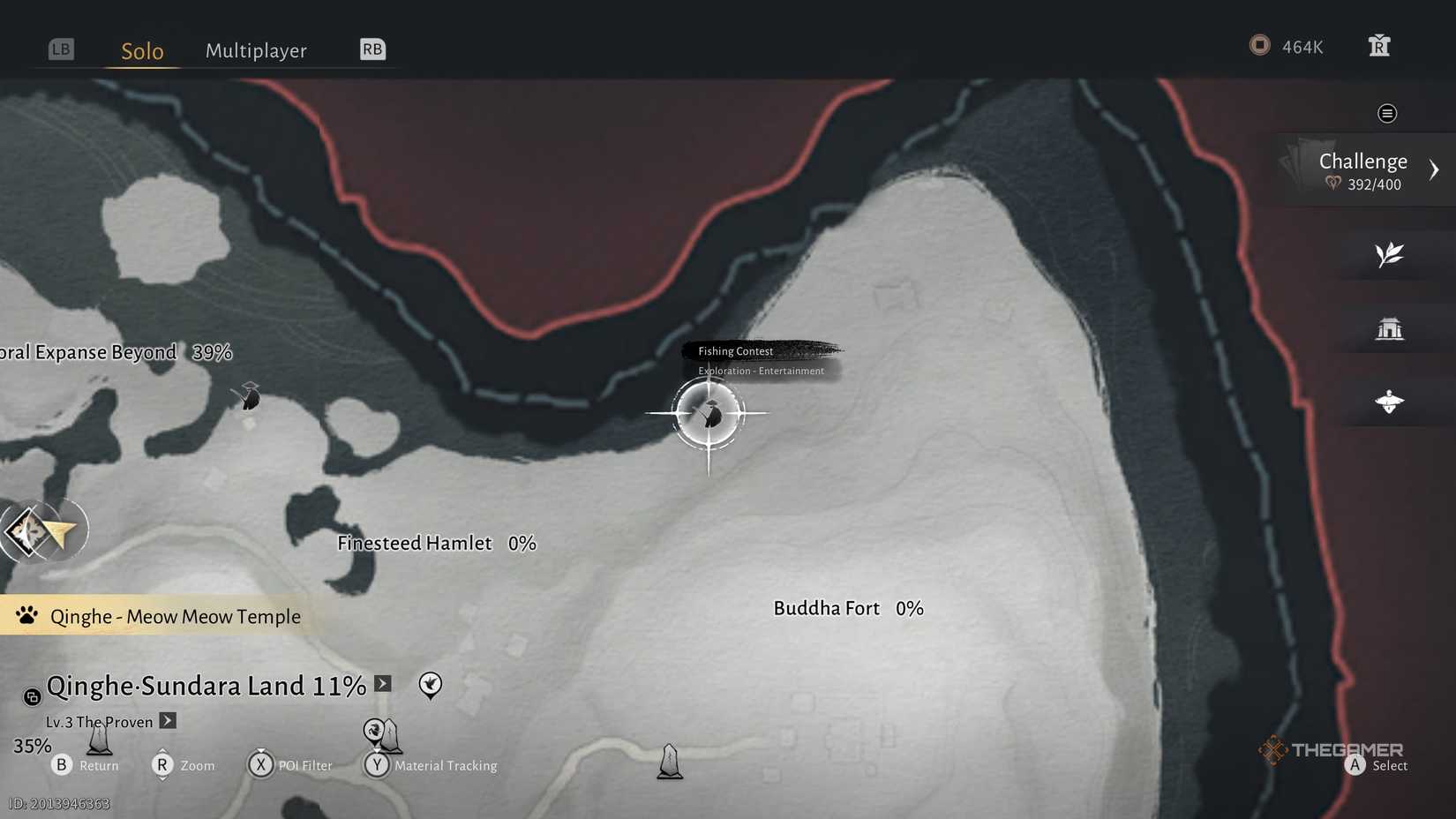Select the hummingbird icon beside Sundara Land
1456x819 pixels.
coord(430,685)
